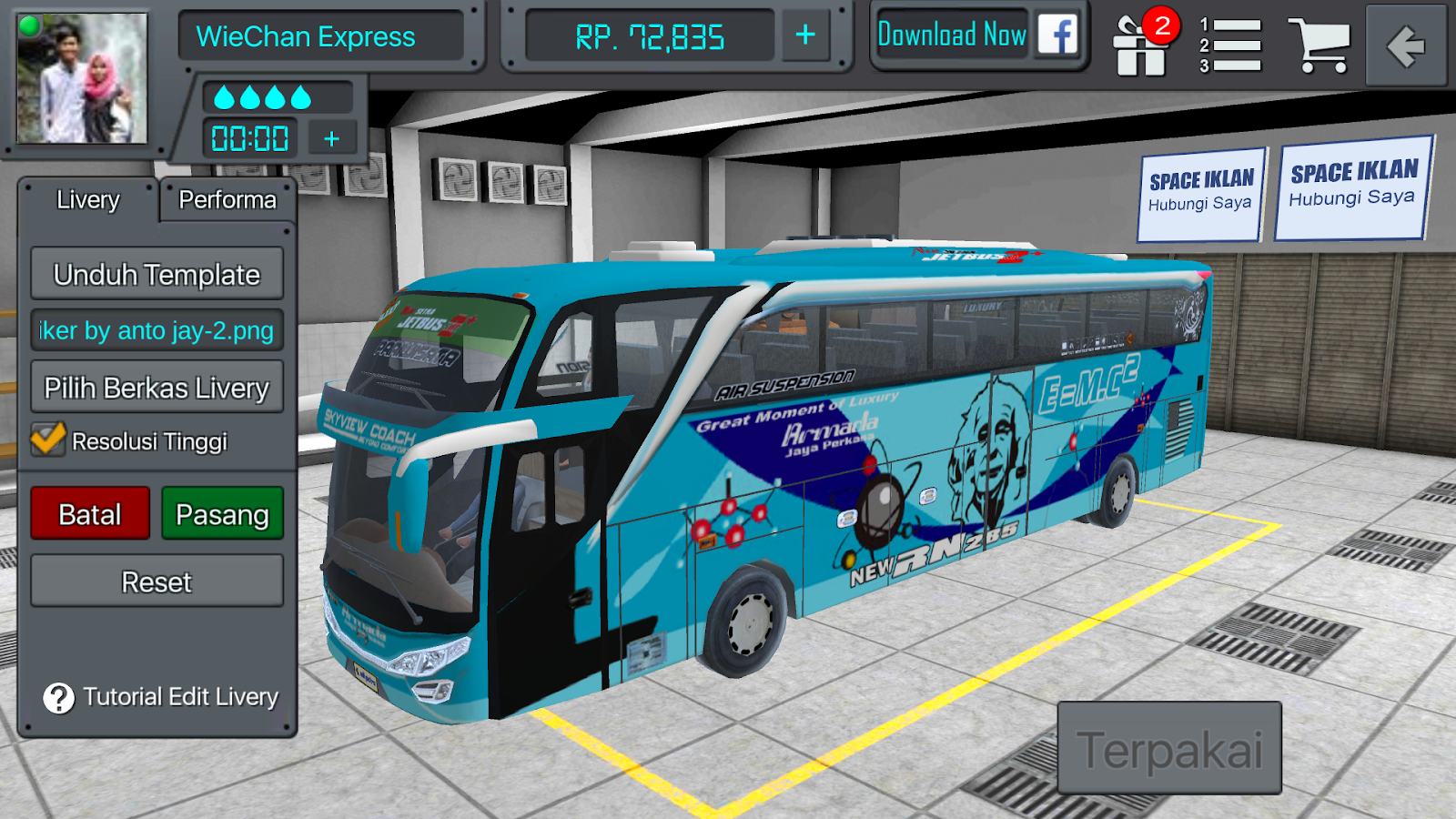Apply livery with the Pasang button

222,513
